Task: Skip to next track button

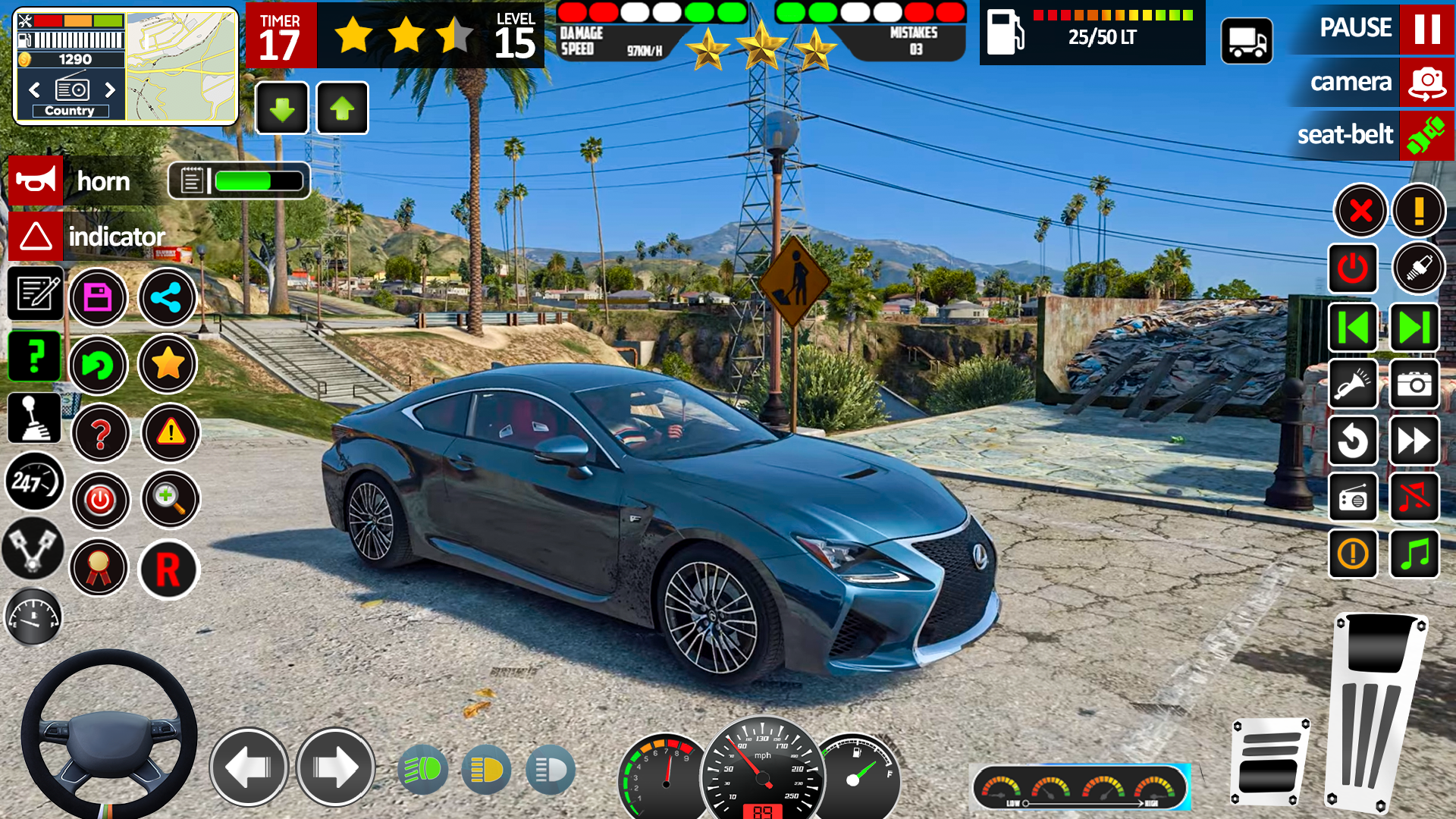Action: pyautogui.click(x=1414, y=328)
